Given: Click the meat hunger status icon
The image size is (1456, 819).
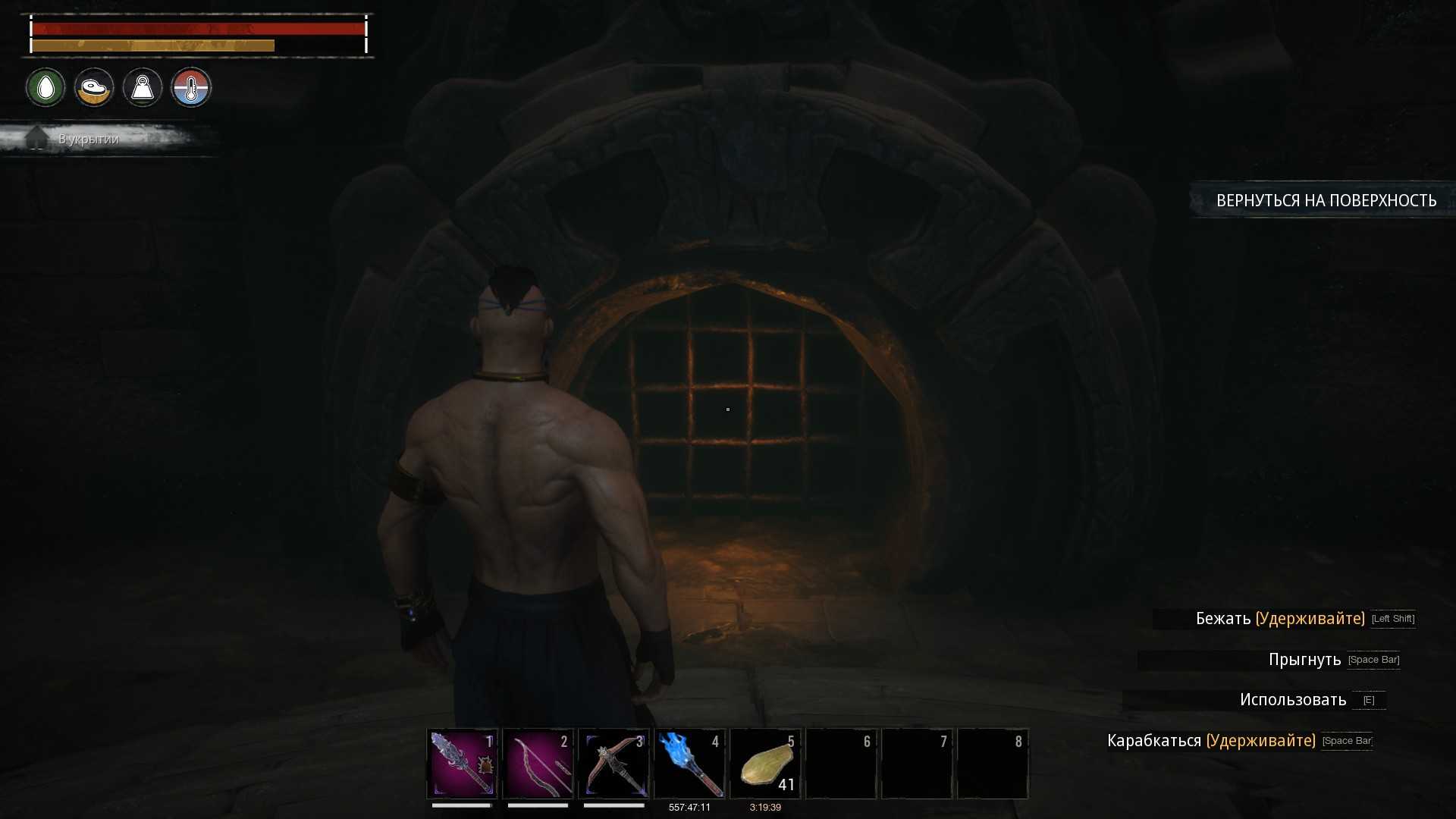Looking at the screenshot, I should [94, 88].
